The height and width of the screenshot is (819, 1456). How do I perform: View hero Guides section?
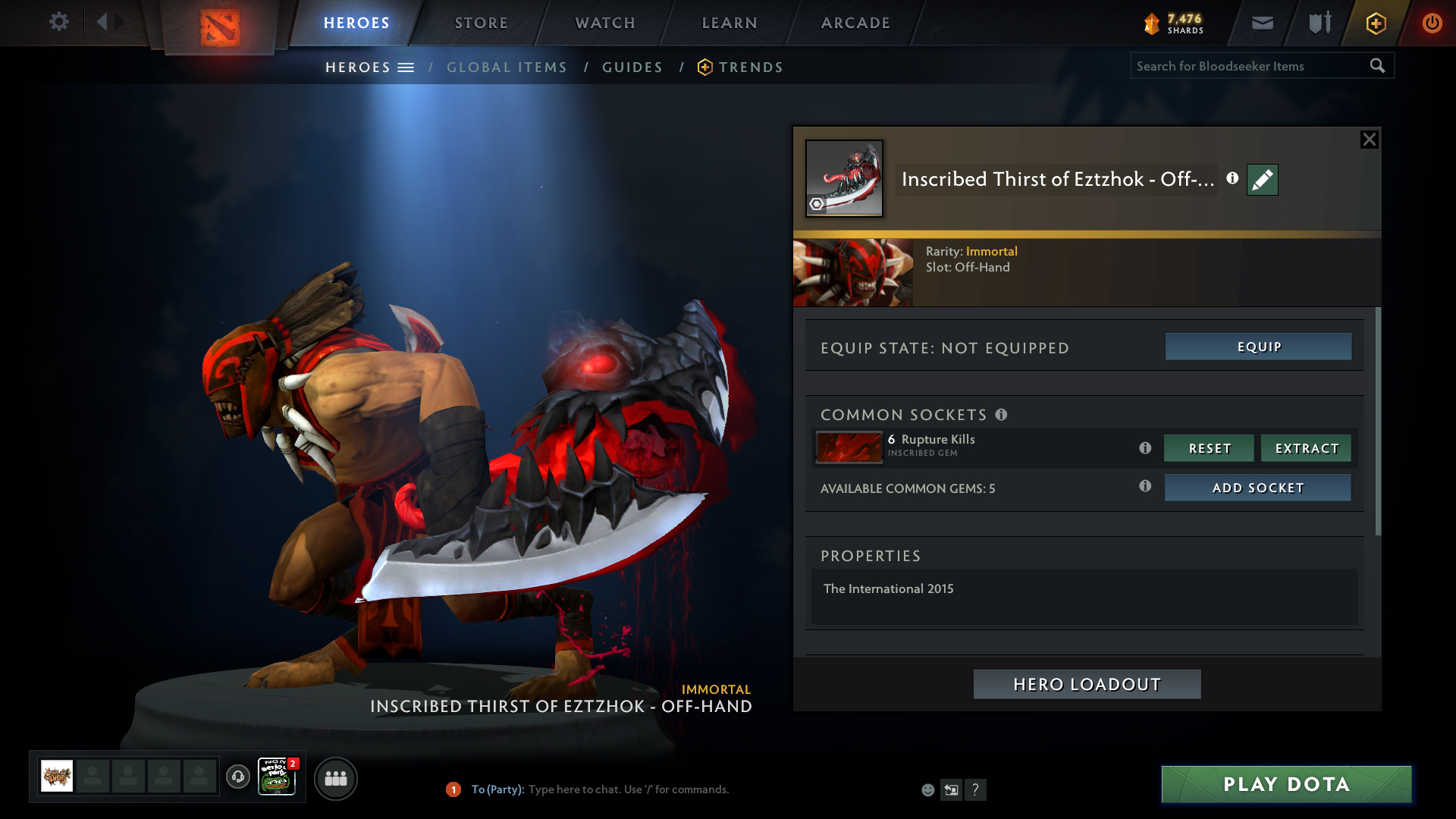point(632,67)
